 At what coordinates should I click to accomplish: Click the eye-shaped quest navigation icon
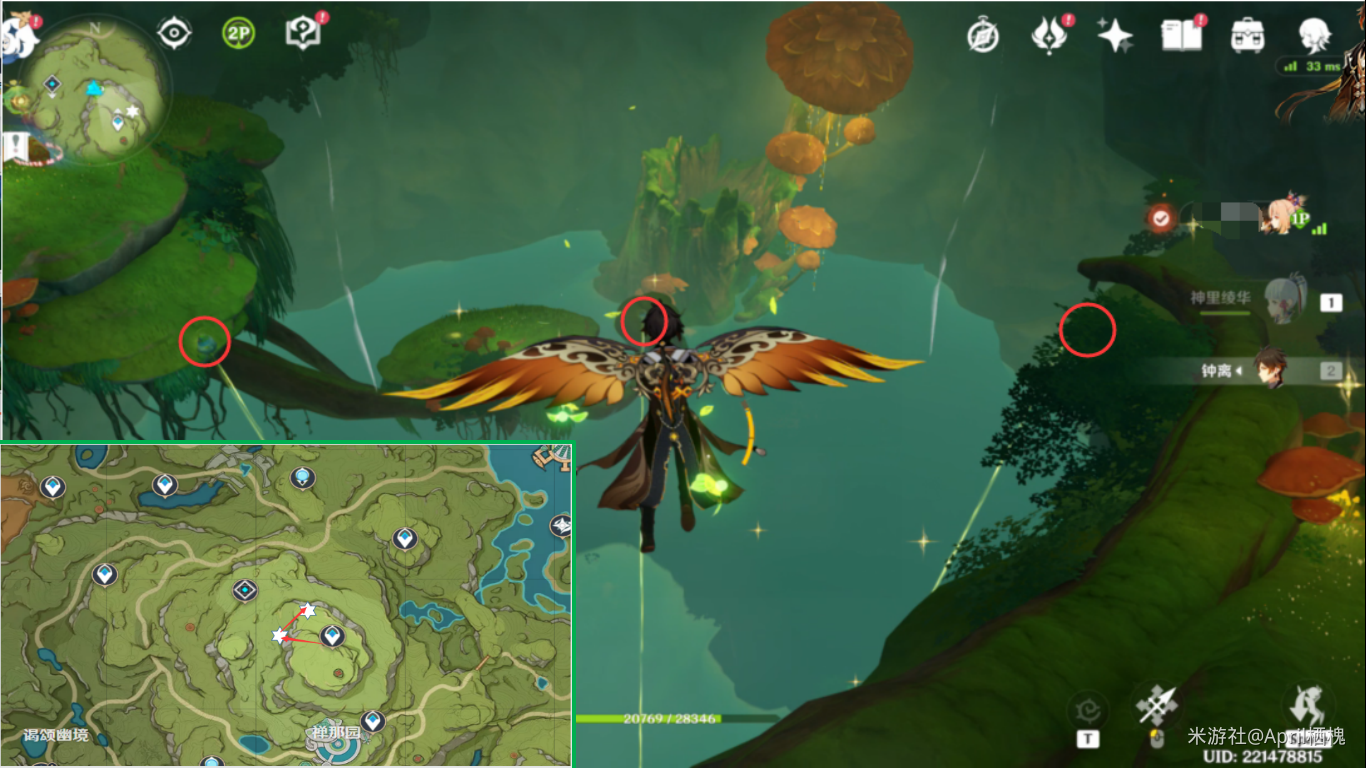coord(174,33)
